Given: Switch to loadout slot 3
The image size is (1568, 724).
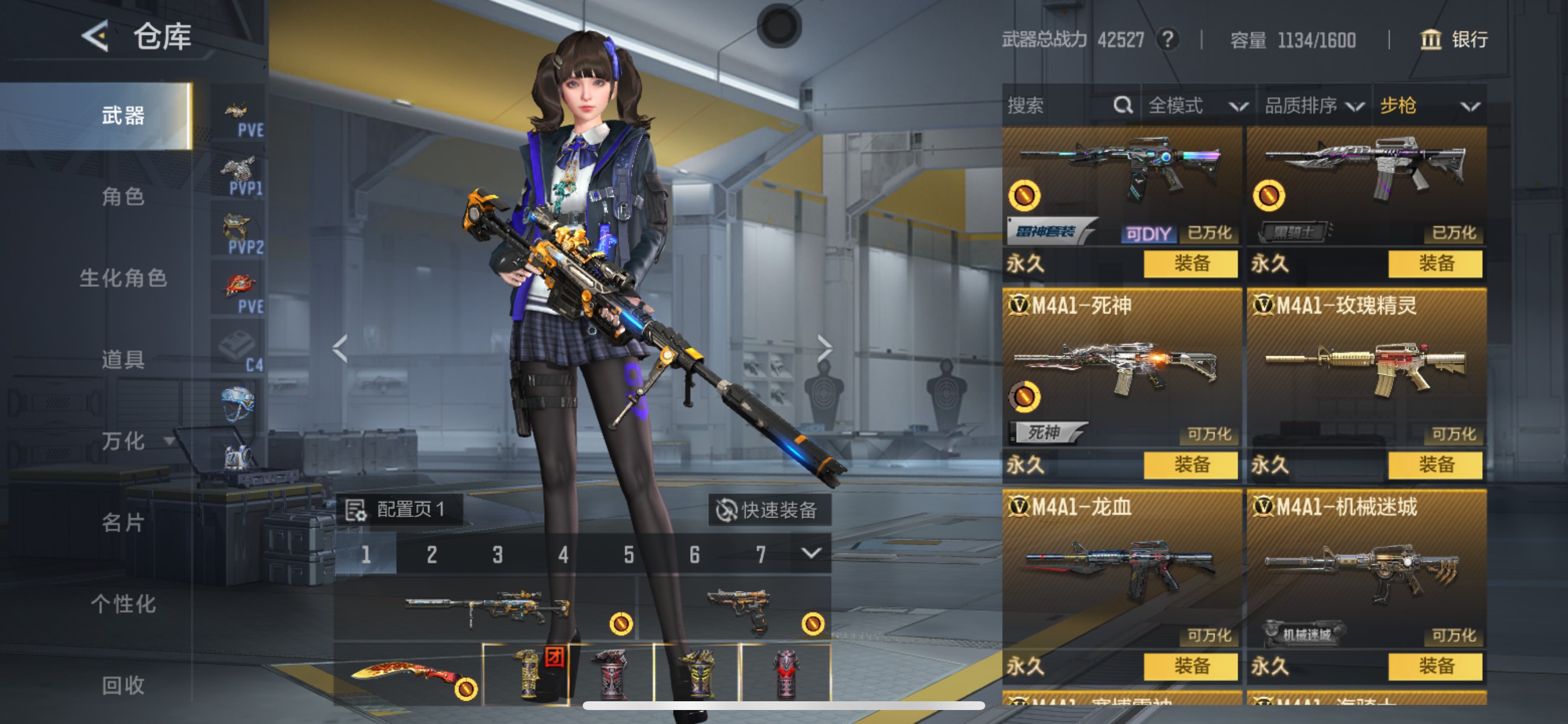Looking at the screenshot, I should click(x=498, y=554).
